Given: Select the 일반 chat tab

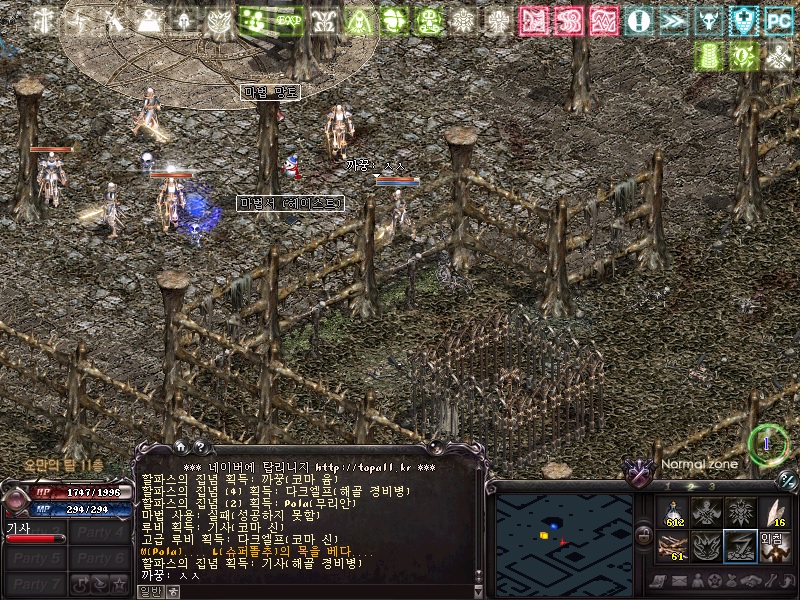Looking at the screenshot, I should pyautogui.click(x=150, y=591).
